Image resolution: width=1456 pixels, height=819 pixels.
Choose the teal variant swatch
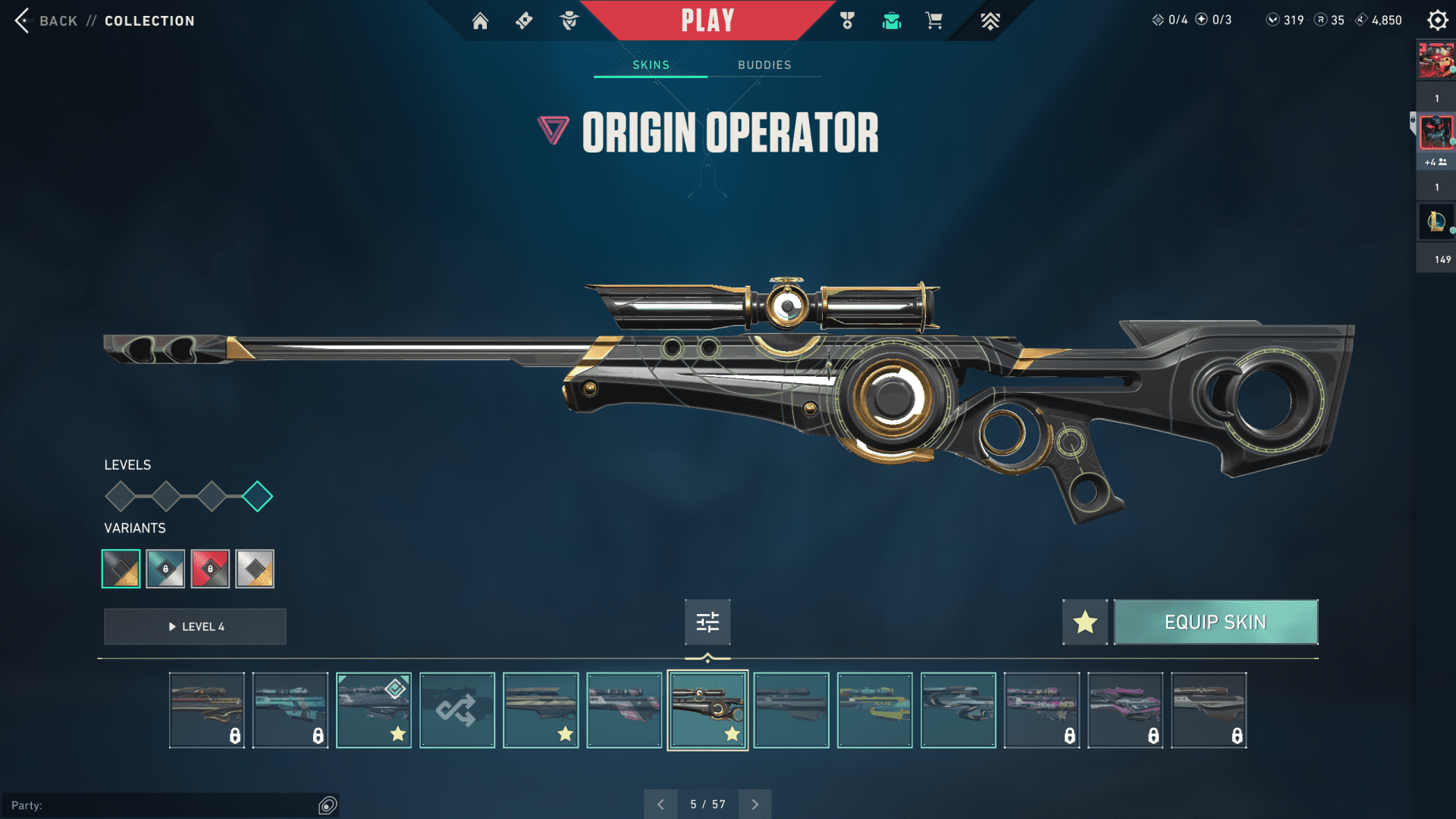[x=165, y=569]
